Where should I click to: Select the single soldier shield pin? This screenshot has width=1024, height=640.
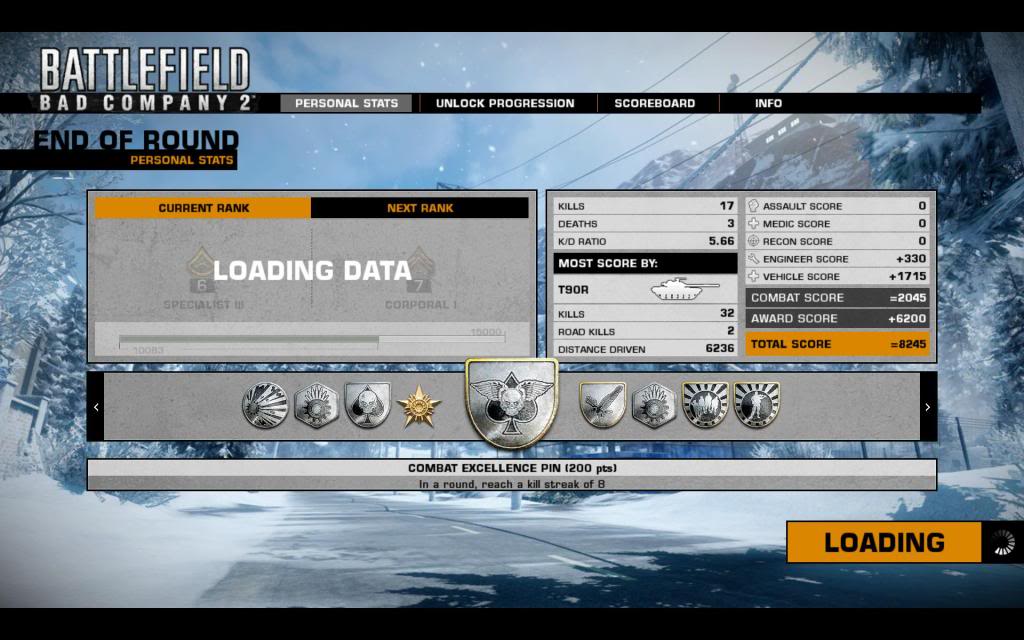tap(757, 405)
